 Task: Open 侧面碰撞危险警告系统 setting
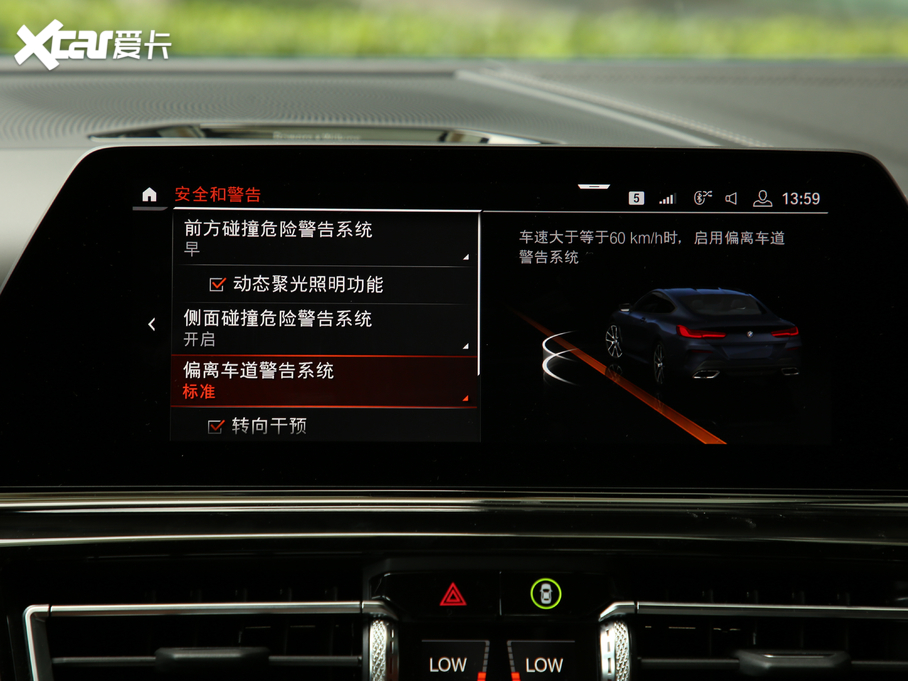pos(324,328)
